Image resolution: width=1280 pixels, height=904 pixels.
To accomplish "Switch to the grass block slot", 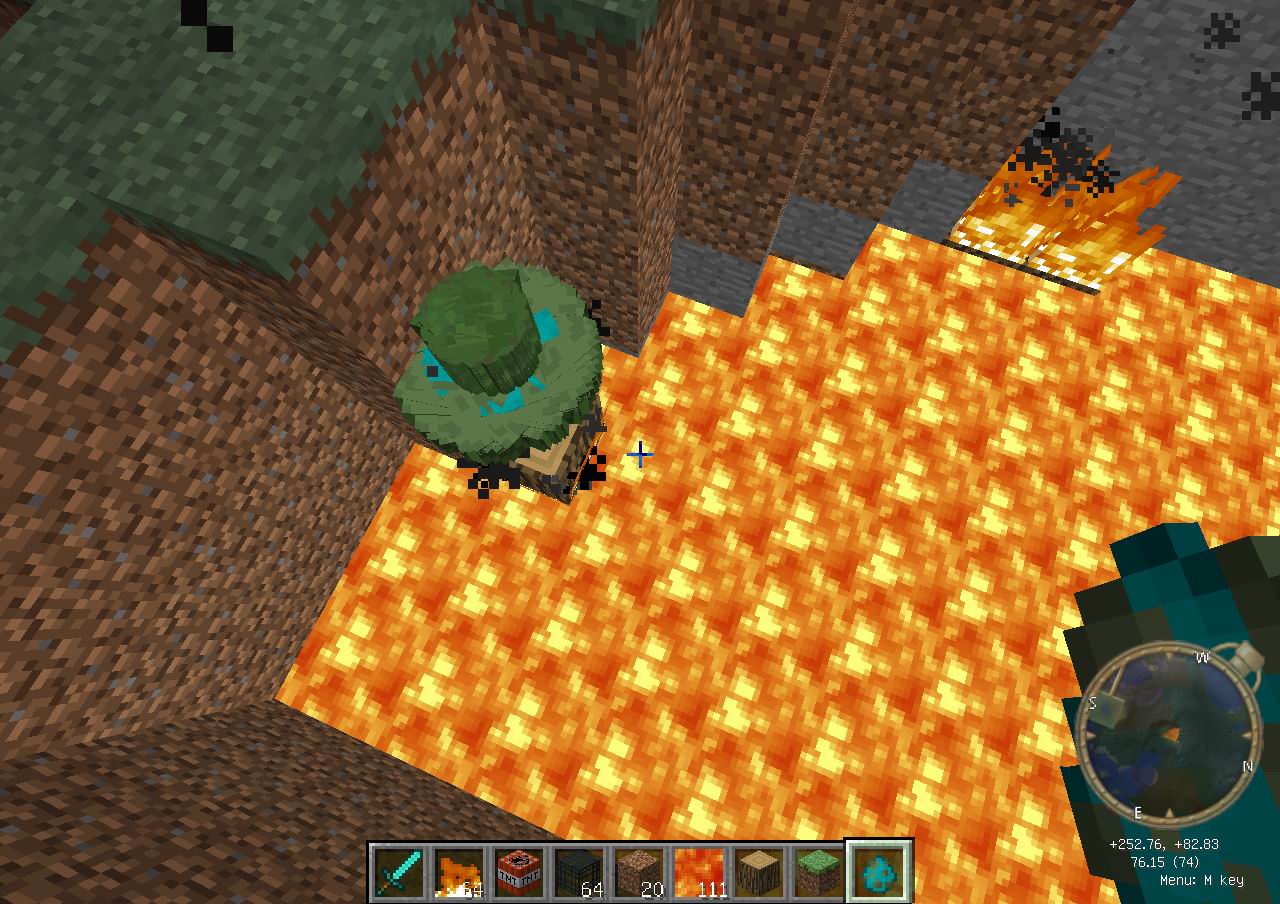I will coord(819,873).
